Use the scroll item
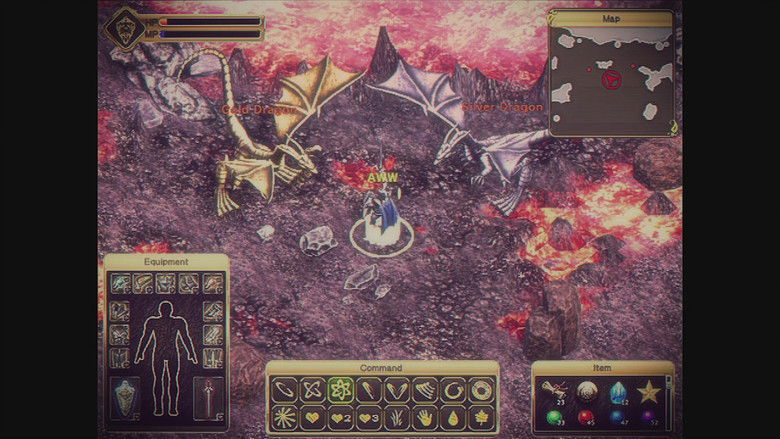The height and width of the screenshot is (439, 780). click(x=553, y=390)
